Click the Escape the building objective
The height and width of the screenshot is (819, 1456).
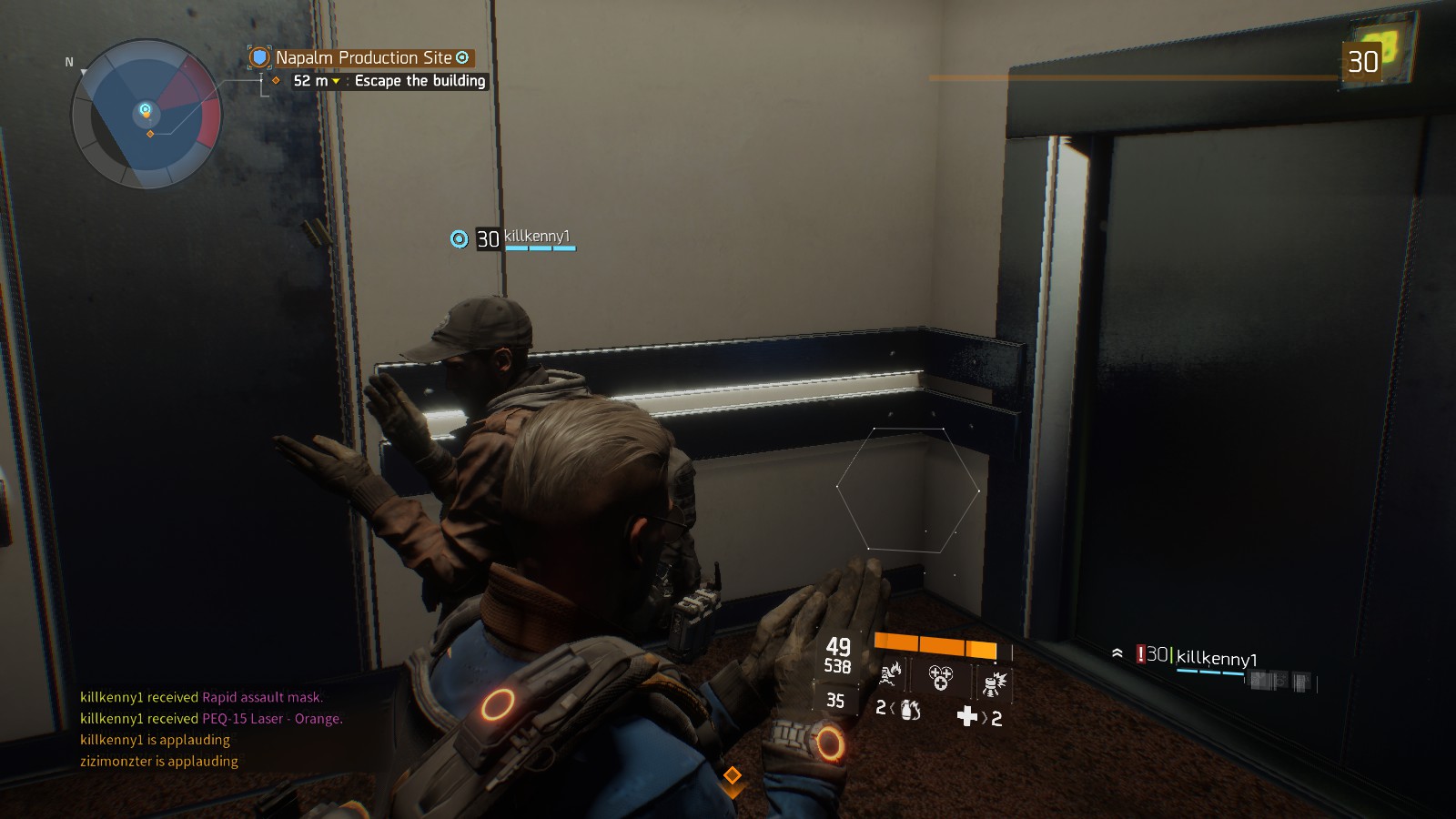[420, 81]
